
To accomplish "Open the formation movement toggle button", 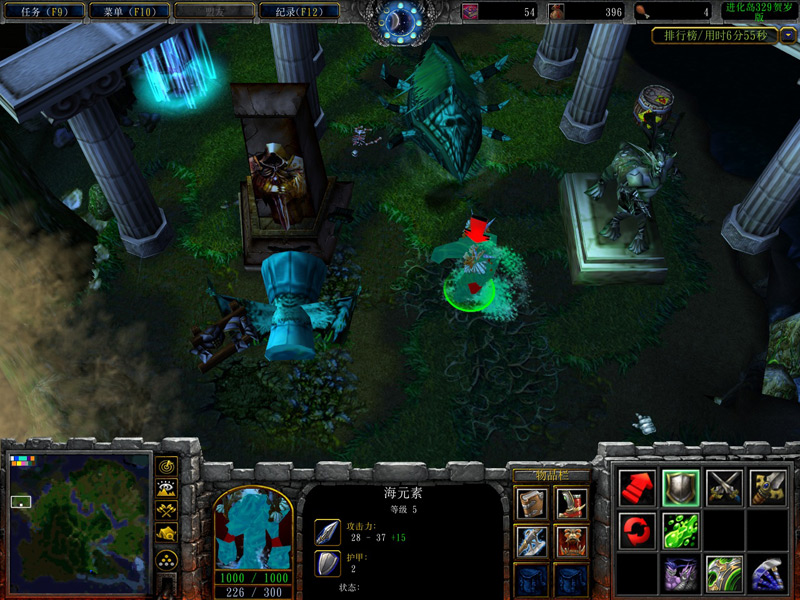I will 167,558.
